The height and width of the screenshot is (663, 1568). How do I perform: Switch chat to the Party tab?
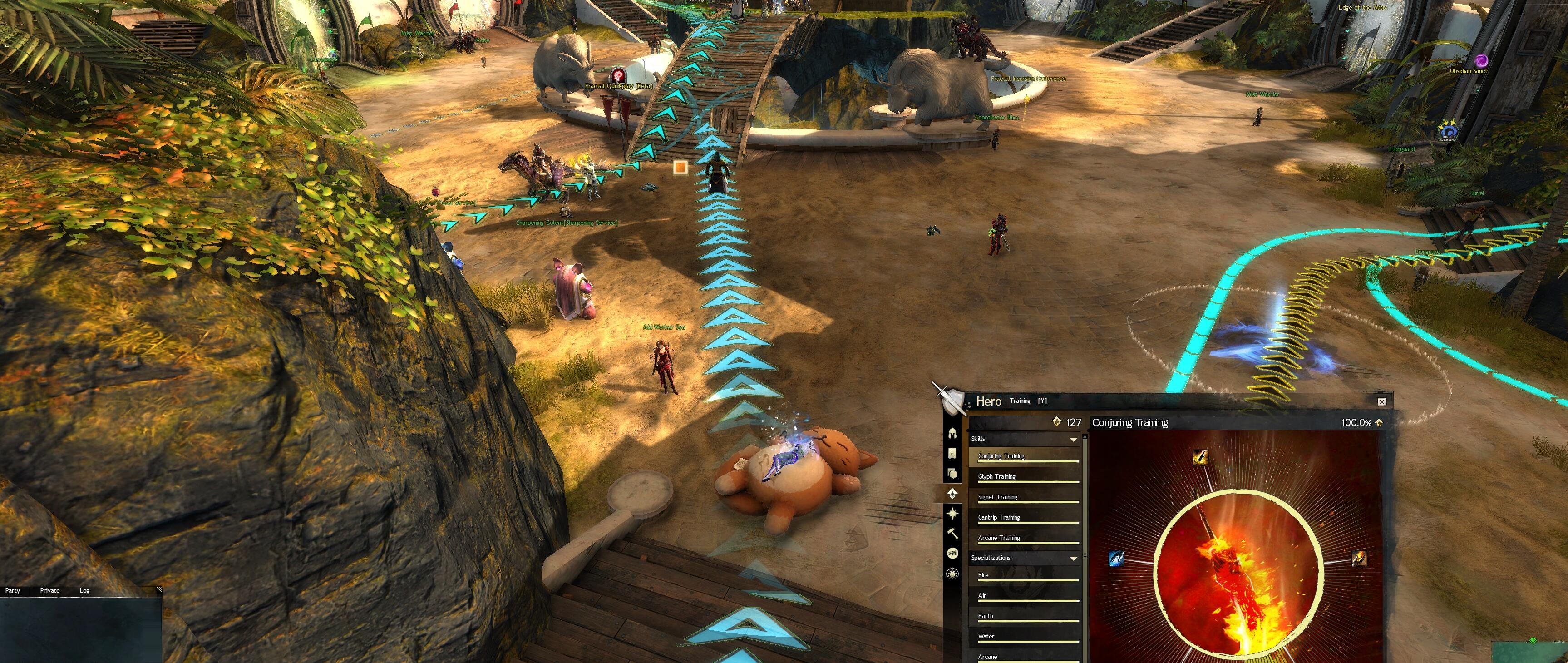tap(13, 590)
